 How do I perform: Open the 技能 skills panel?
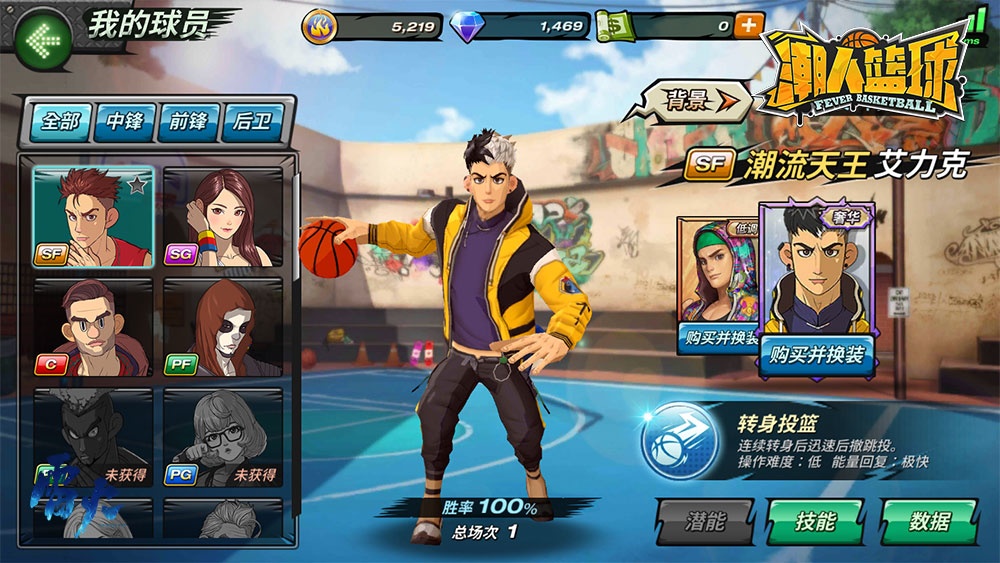tap(815, 521)
